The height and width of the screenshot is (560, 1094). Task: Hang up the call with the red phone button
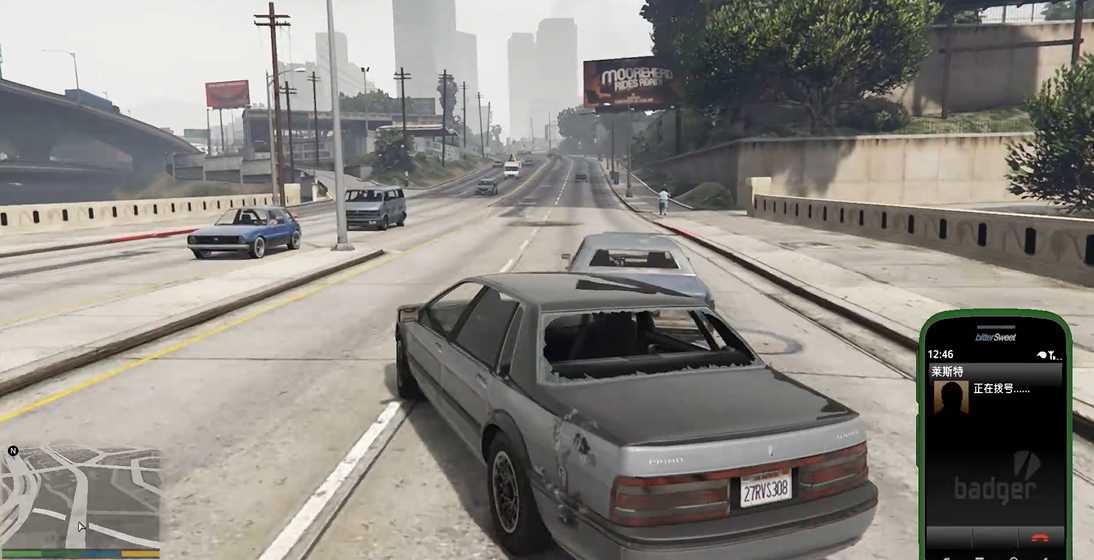(x=1040, y=537)
